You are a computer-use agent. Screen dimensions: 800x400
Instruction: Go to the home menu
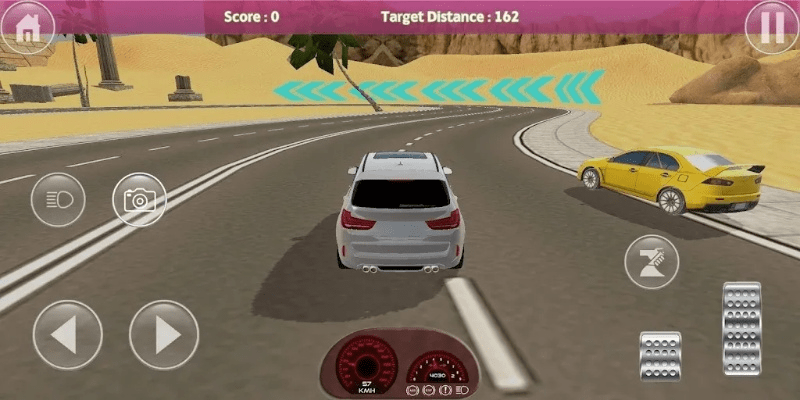point(27,27)
